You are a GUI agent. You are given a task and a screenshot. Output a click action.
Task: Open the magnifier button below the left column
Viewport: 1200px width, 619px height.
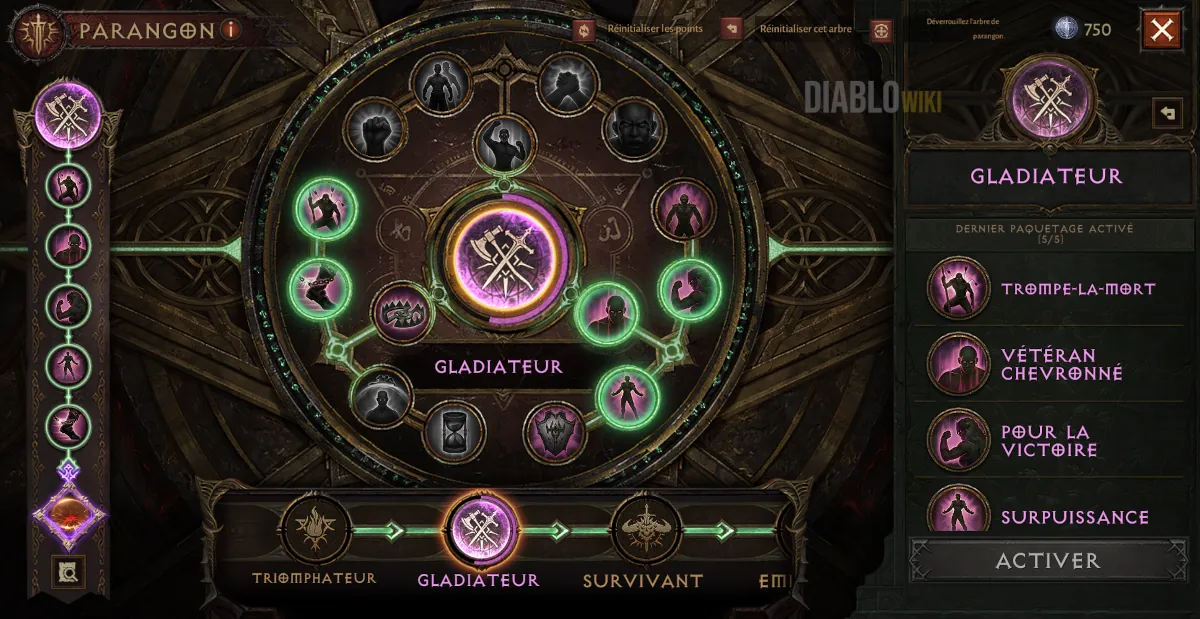pyautogui.click(x=71, y=572)
